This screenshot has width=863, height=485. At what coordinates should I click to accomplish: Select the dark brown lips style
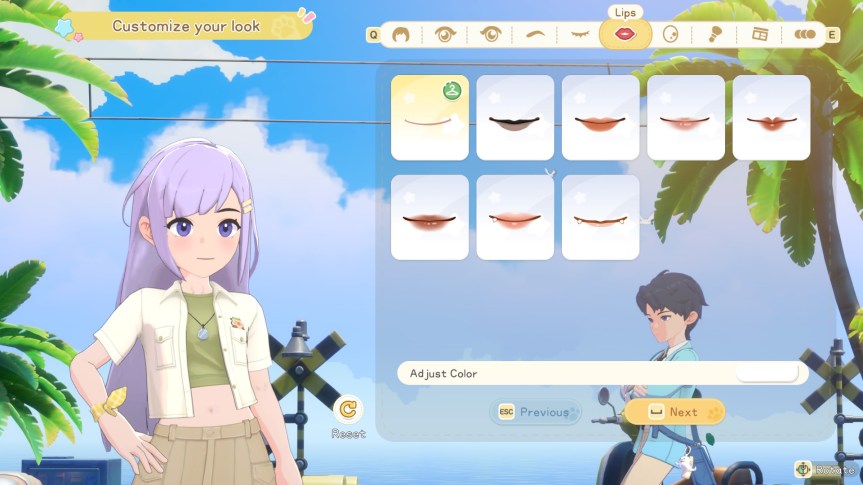[x=430, y=217]
